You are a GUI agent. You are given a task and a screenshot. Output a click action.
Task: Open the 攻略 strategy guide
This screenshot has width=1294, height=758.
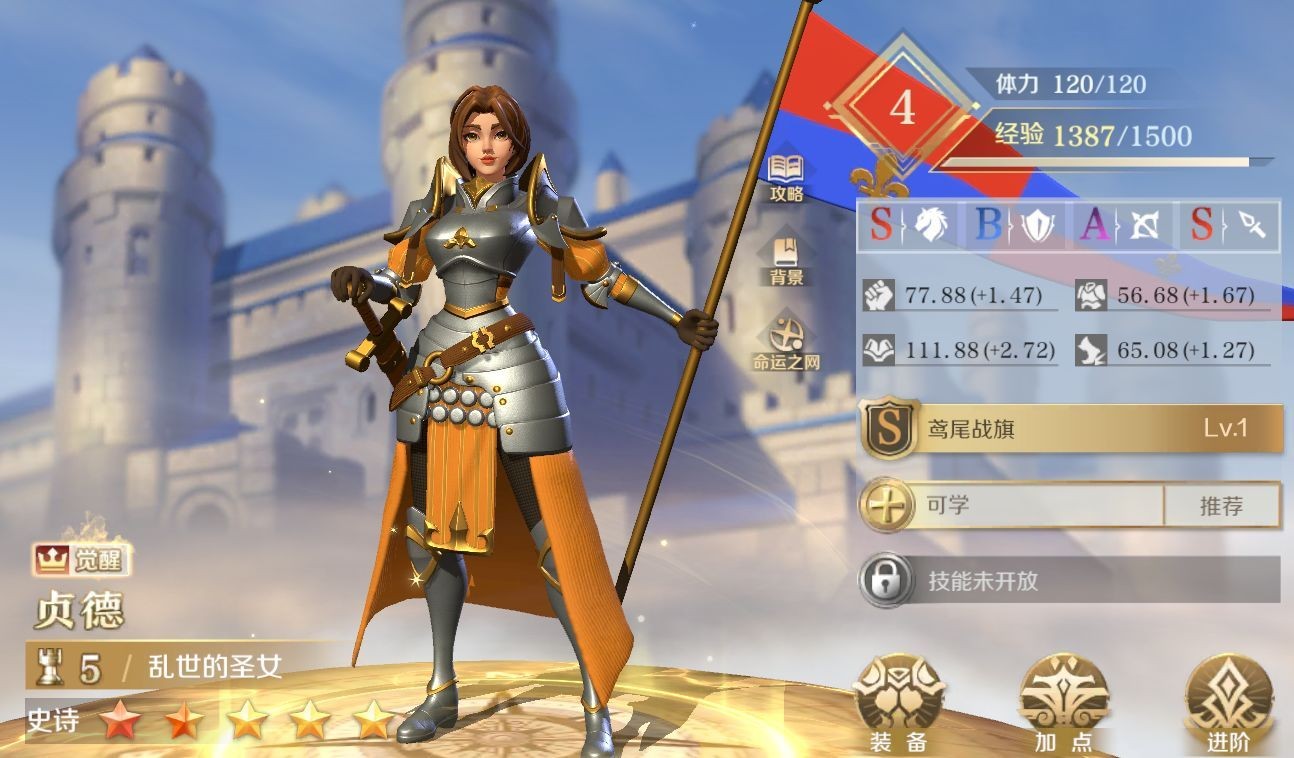[x=786, y=177]
